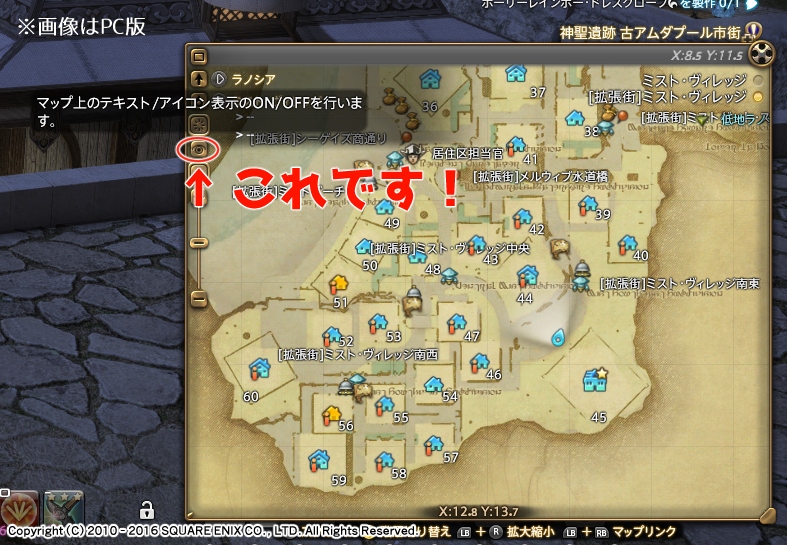Screen dimensions: 787x545
Task: Toggle map text and icon display (eye button)
Action: point(198,149)
